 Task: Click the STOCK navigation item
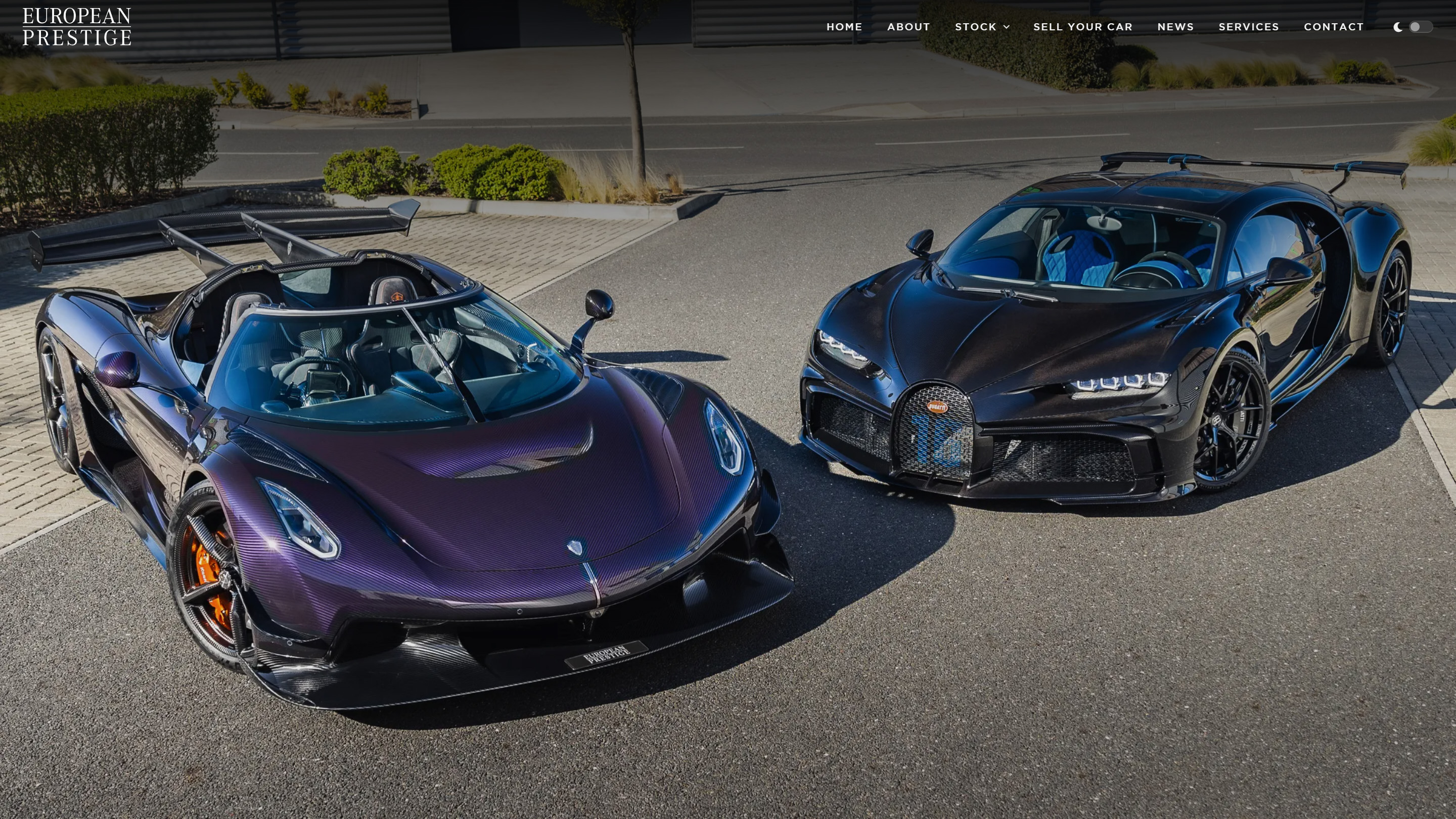(976, 27)
